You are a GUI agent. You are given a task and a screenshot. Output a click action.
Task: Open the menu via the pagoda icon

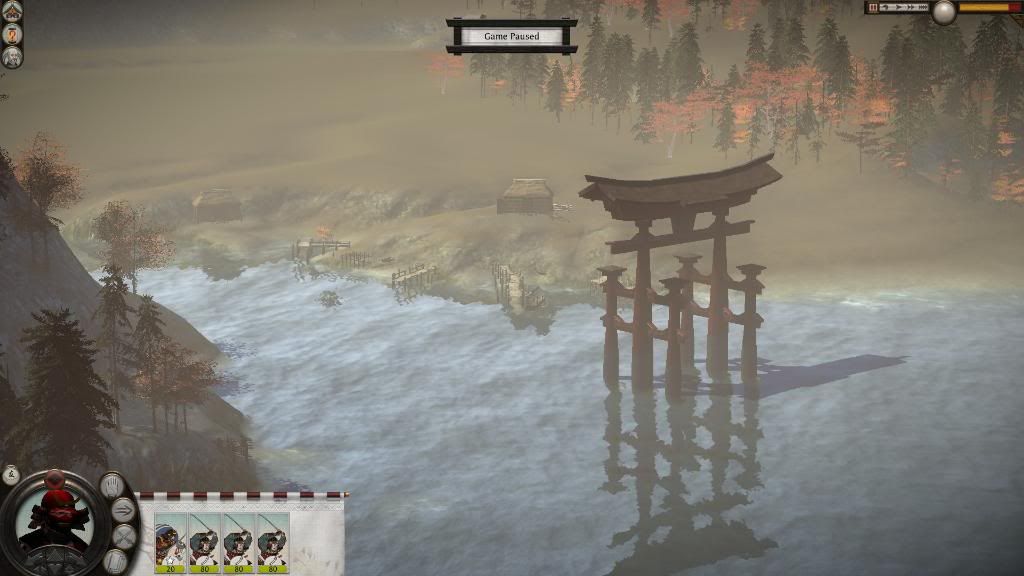click(x=13, y=11)
